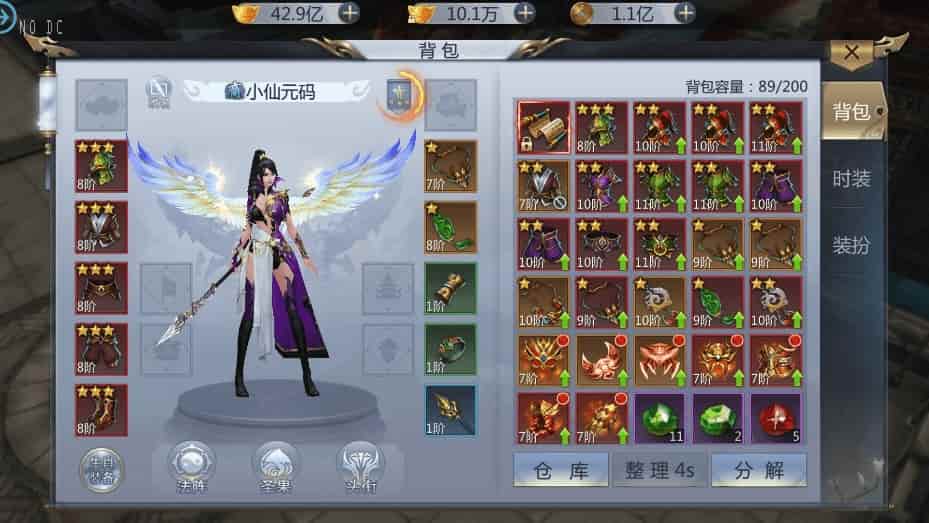Select the 背包 side tab
Viewport: 929px width, 523px height.
851,112
